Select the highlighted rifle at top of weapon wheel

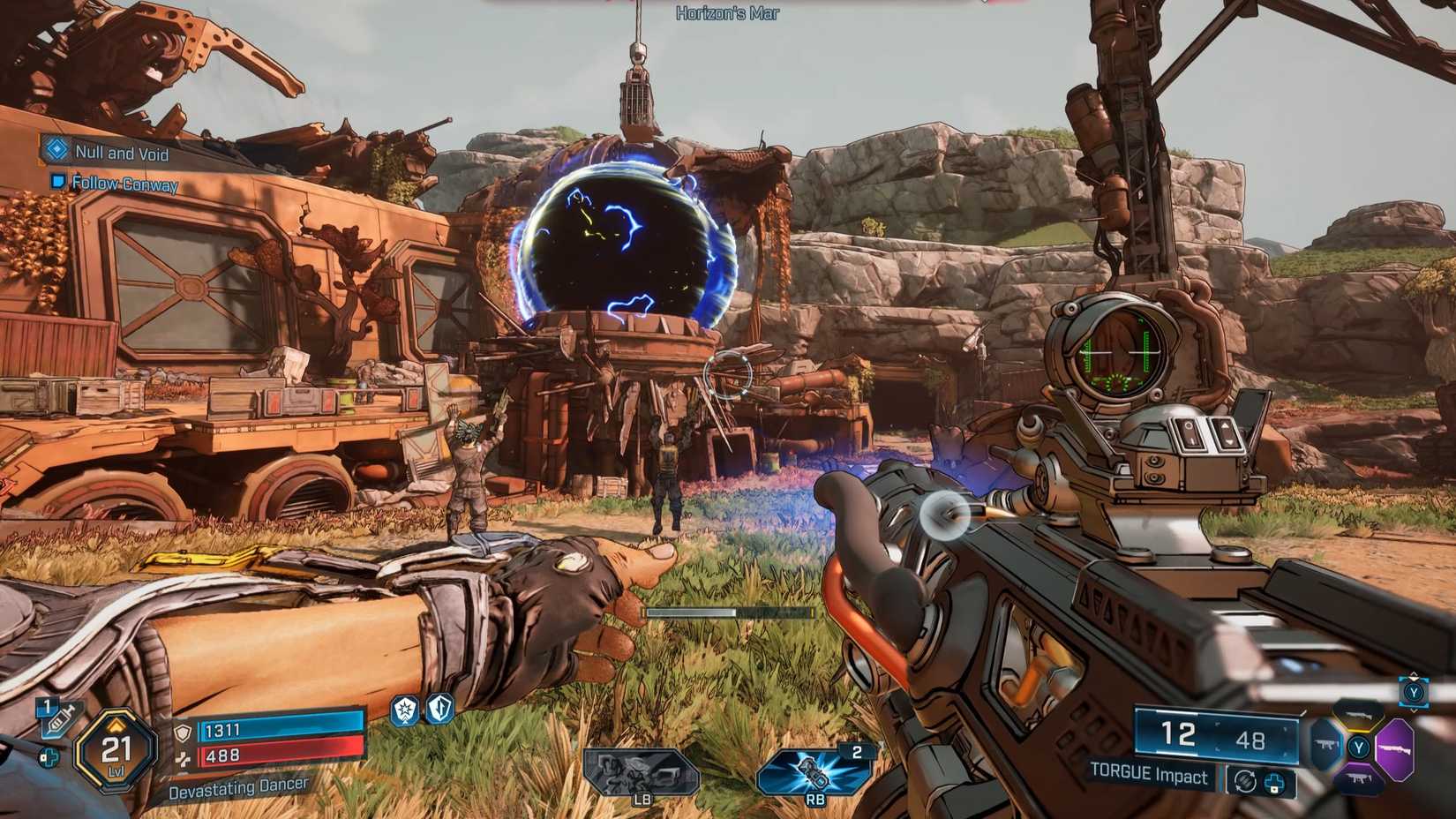click(1360, 714)
